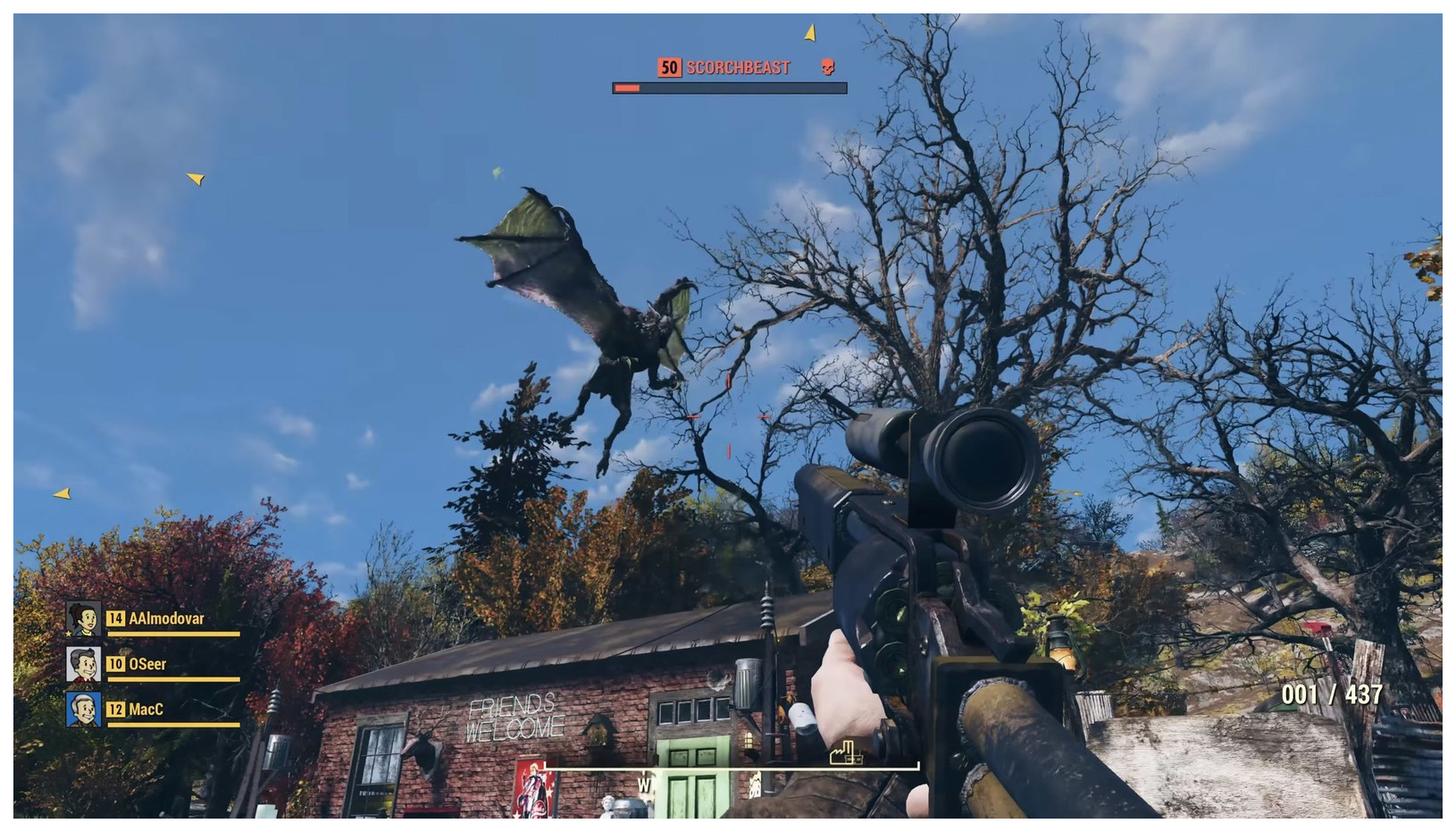Click MacC's team portrait
The width and height of the screenshot is (1456, 832).
click(83, 710)
